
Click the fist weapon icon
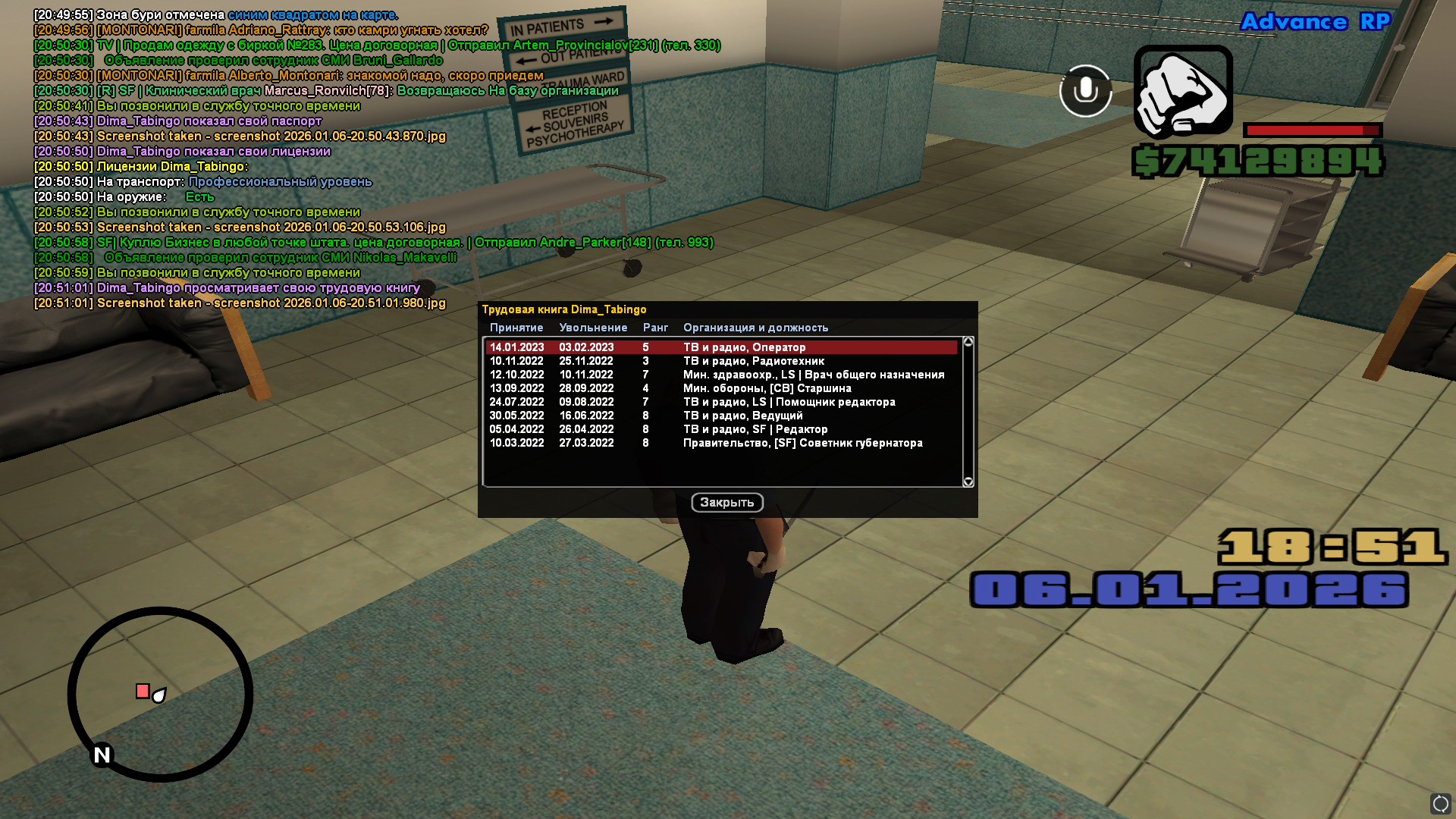pos(1183,92)
